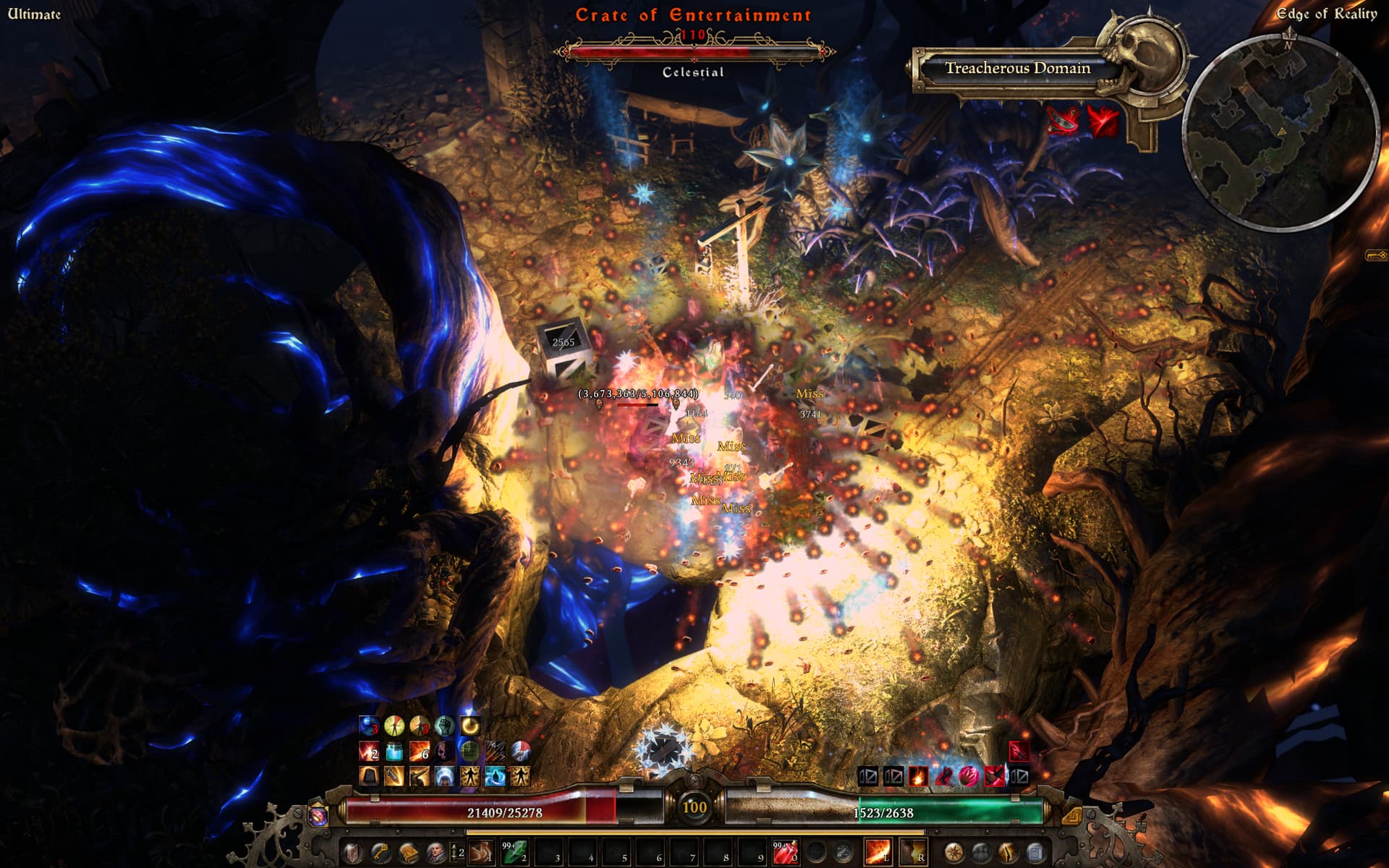Screen dimensions: 1389x868
Task: Switch the hotbar set with the stepper
Action: (457, 853)
